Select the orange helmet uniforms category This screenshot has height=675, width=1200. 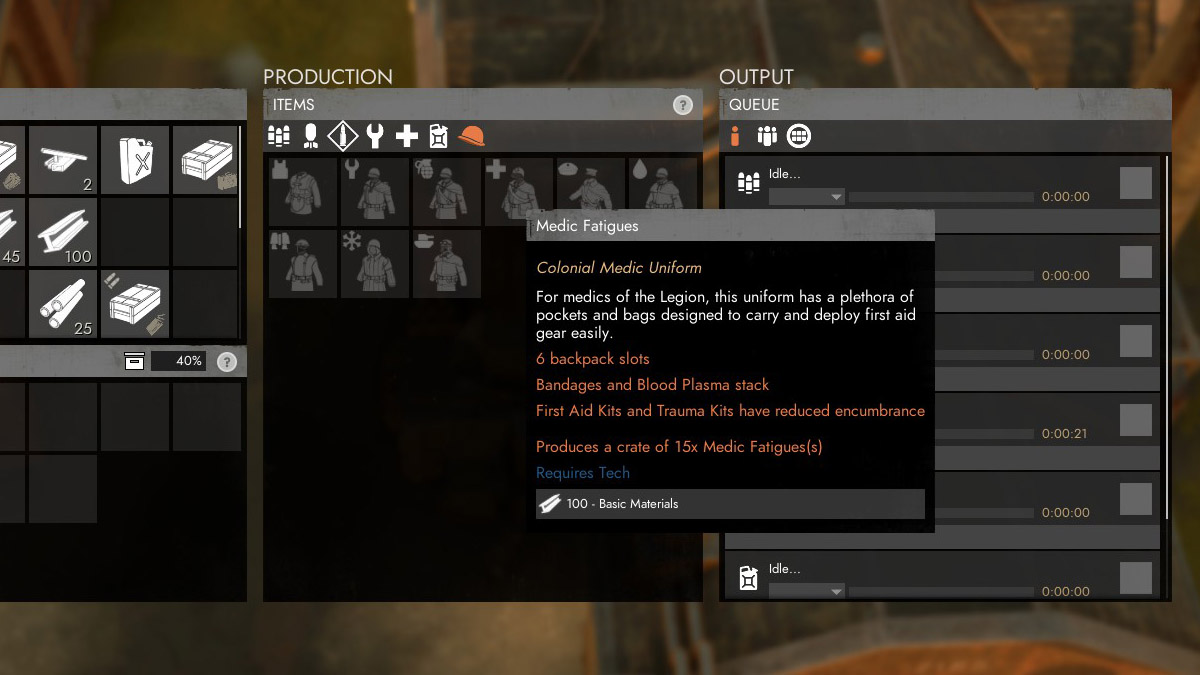471,136
